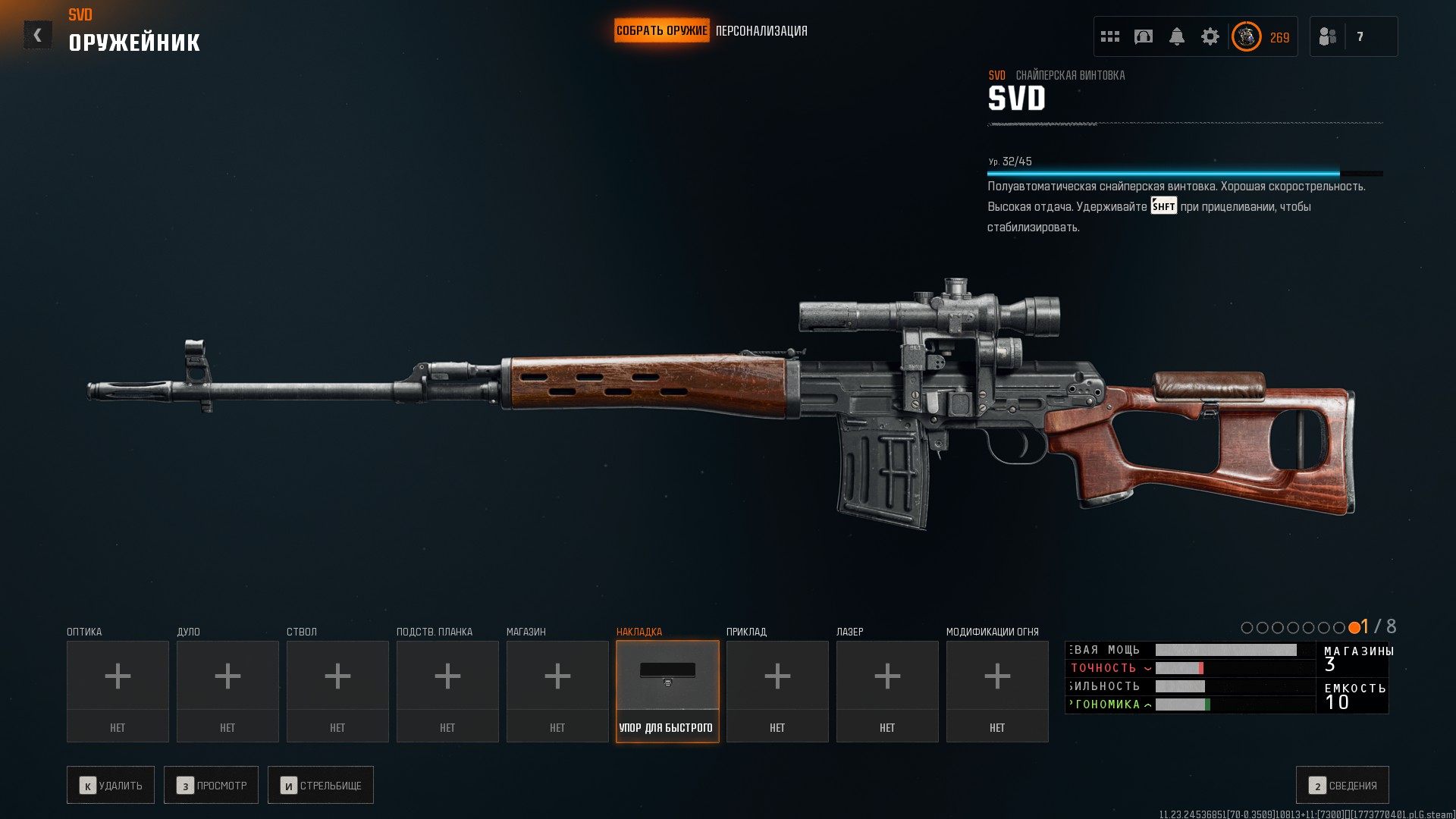Open notifications via the bell icon
This screenshot has width=1456, height=819.
coord(1177,36)
